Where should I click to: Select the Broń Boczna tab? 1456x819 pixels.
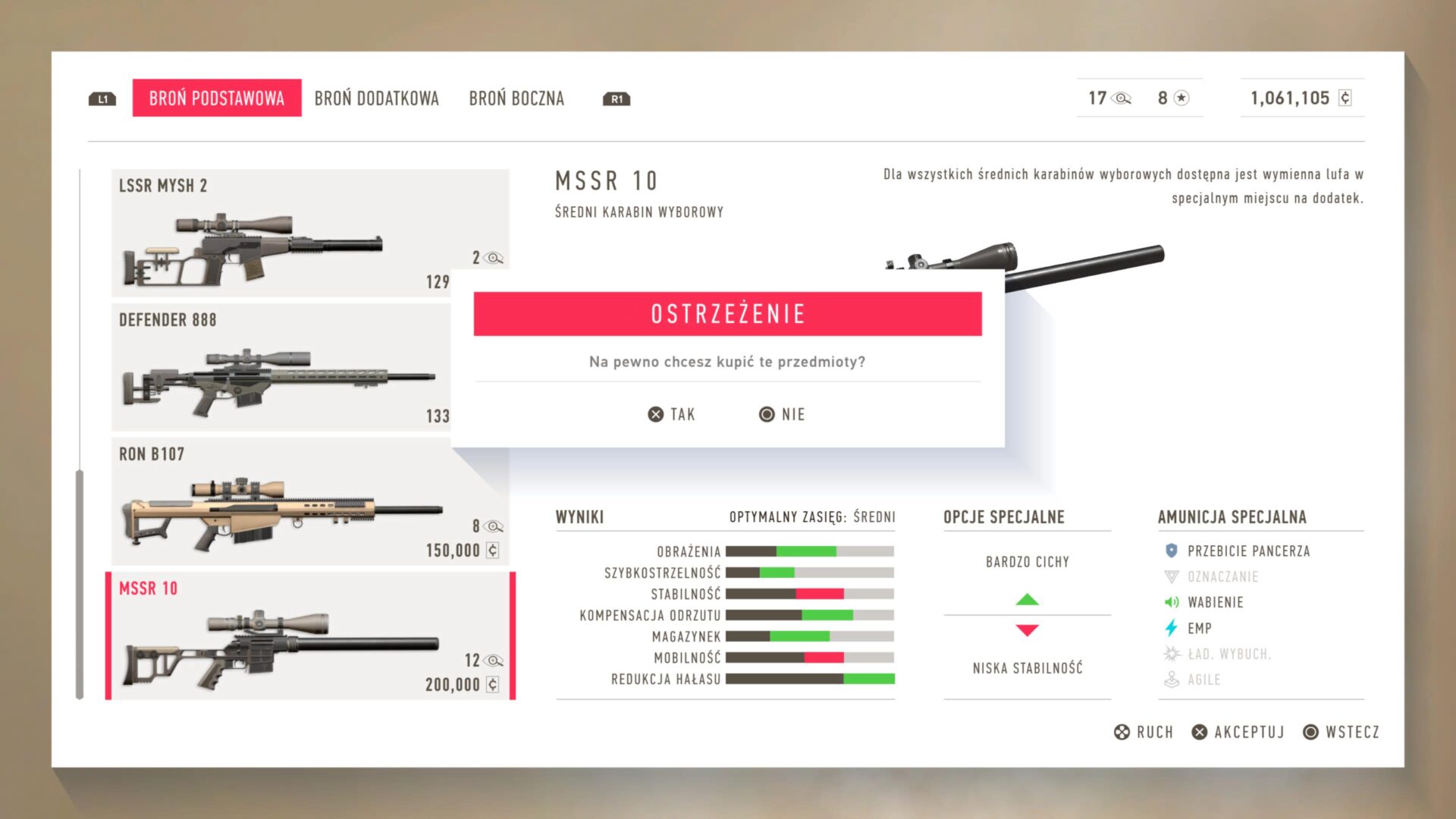[x=516, y=99]
